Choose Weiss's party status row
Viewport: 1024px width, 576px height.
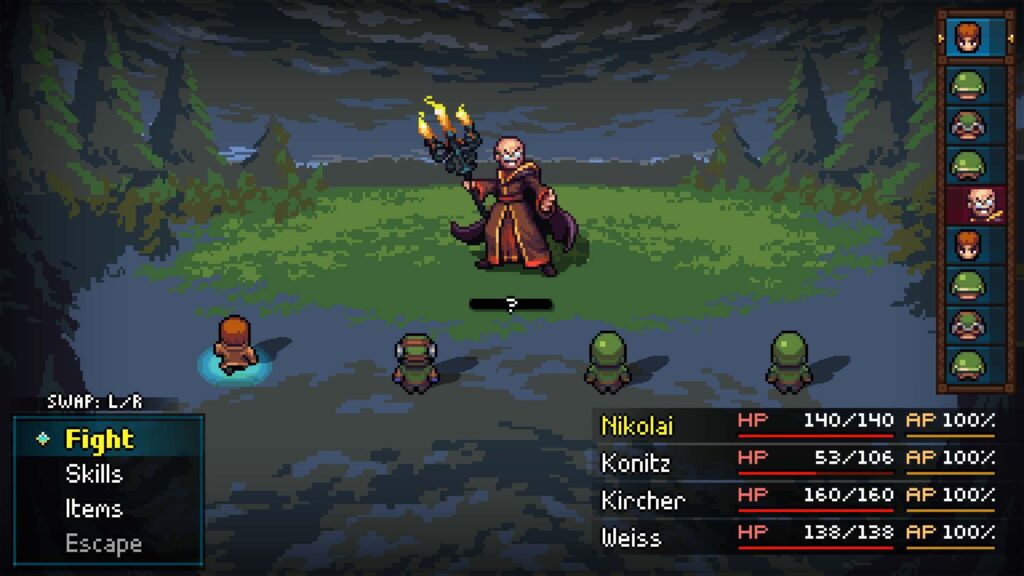796,537
